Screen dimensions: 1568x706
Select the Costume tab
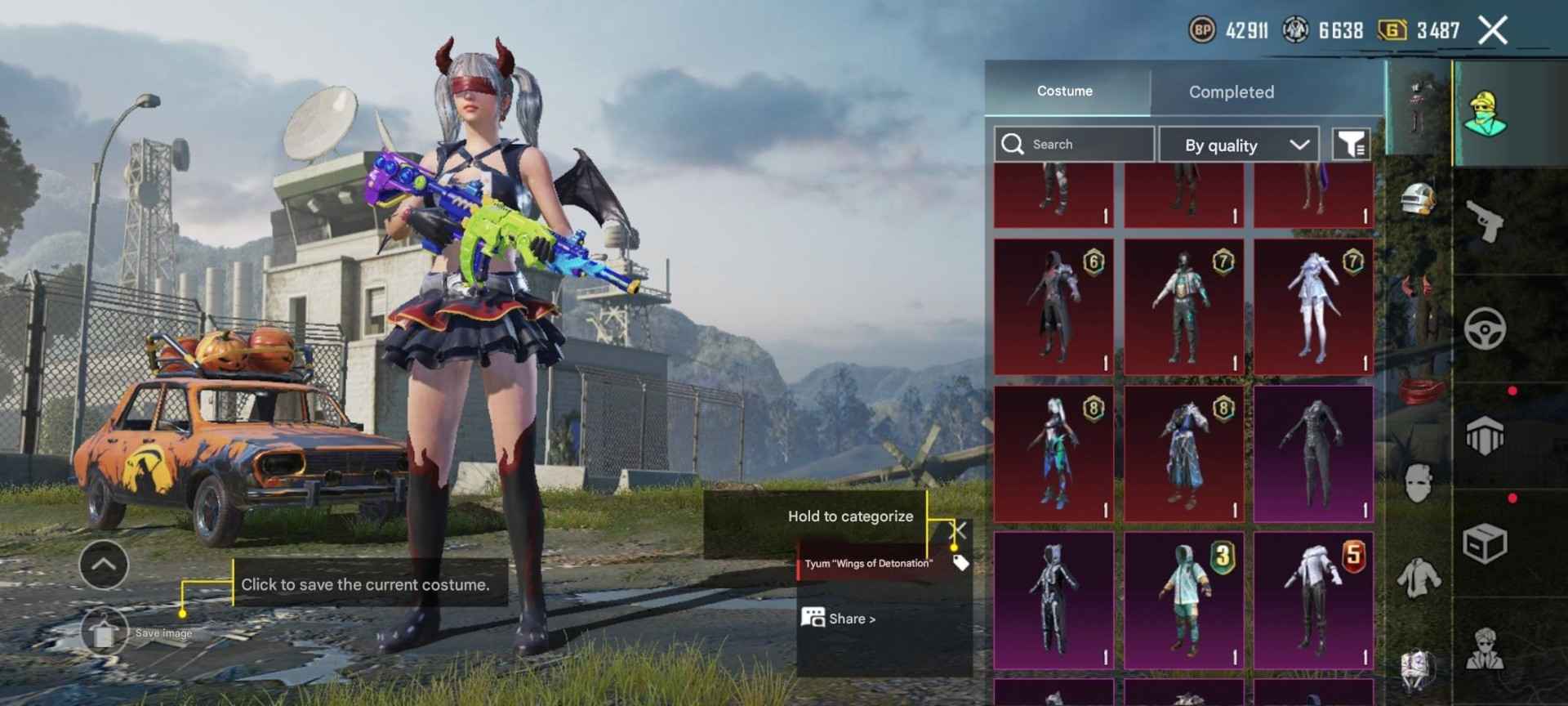(x=1064, y=92)
